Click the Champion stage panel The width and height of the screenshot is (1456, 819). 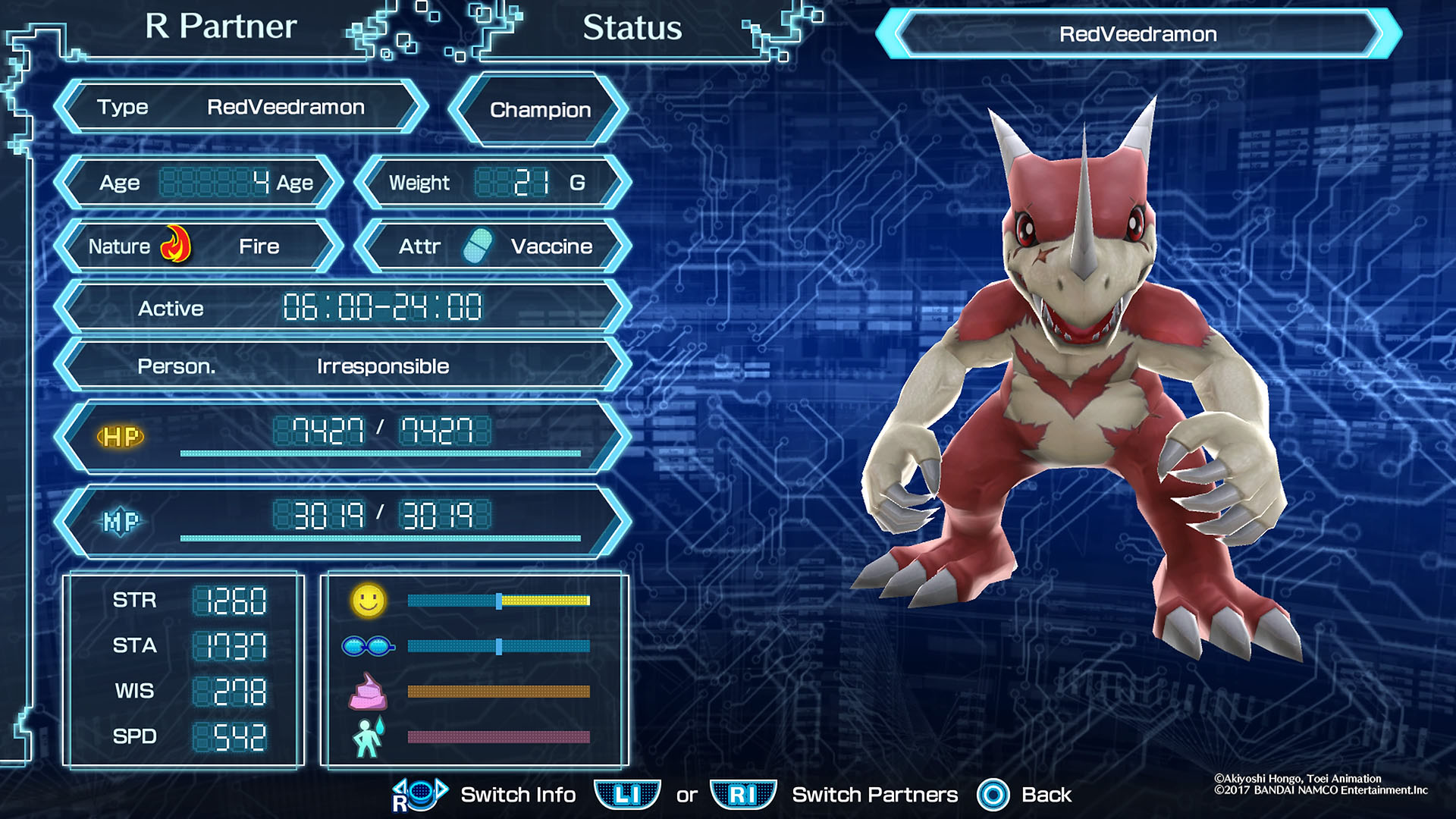[x=540, y=110]
